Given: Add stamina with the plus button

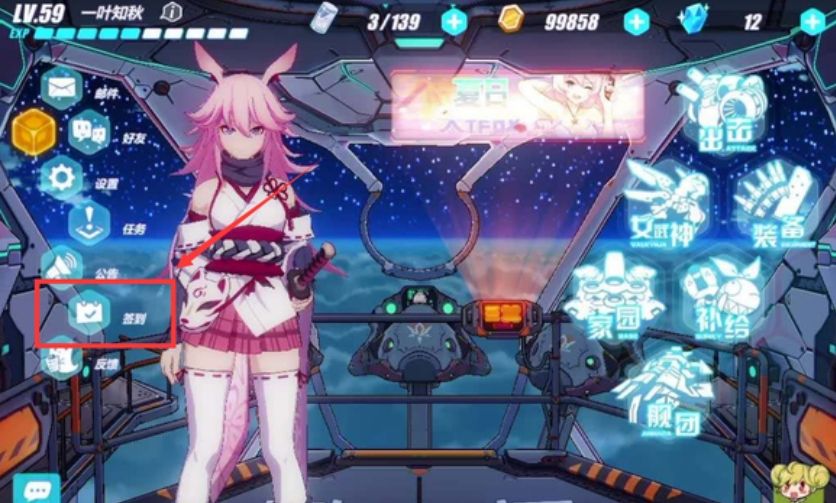Looking at the screenshot, I should [x=455, y=21].
